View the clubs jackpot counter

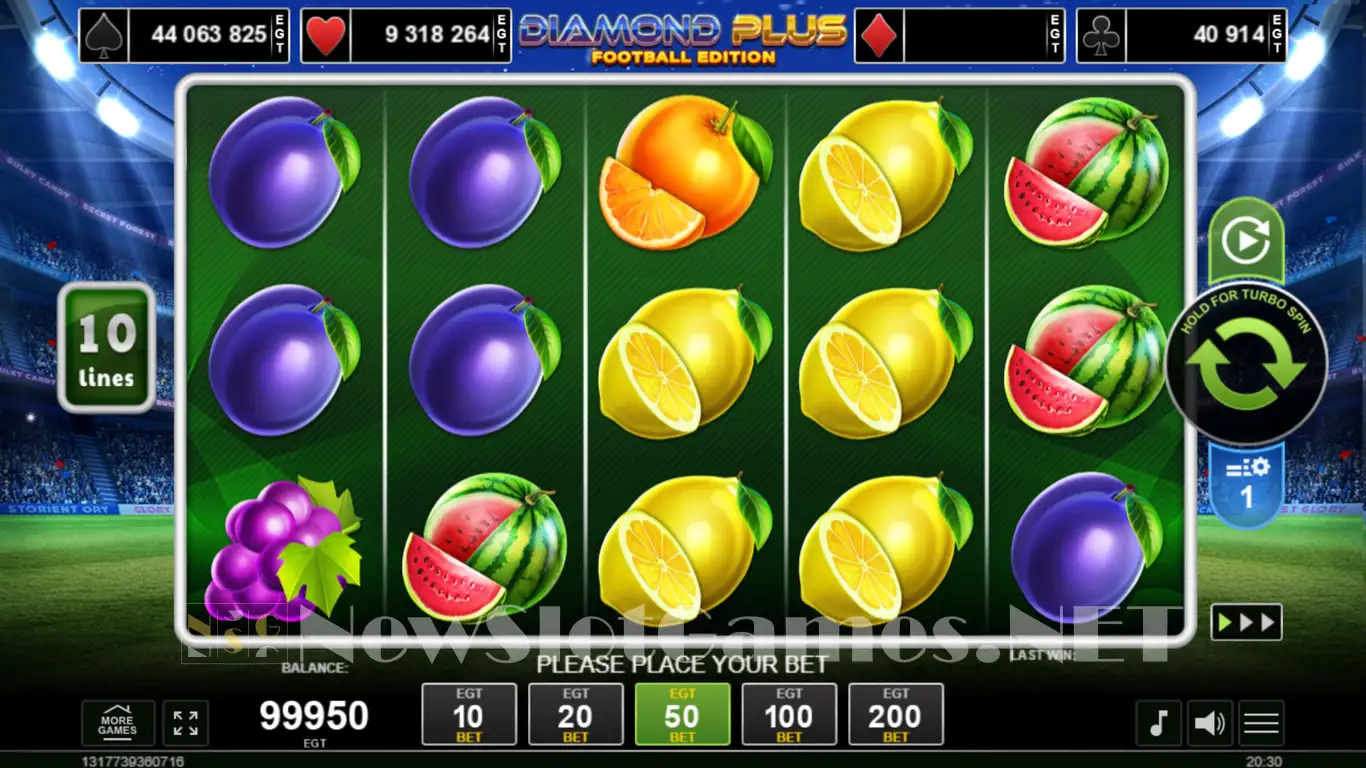tap(1181, 36)
